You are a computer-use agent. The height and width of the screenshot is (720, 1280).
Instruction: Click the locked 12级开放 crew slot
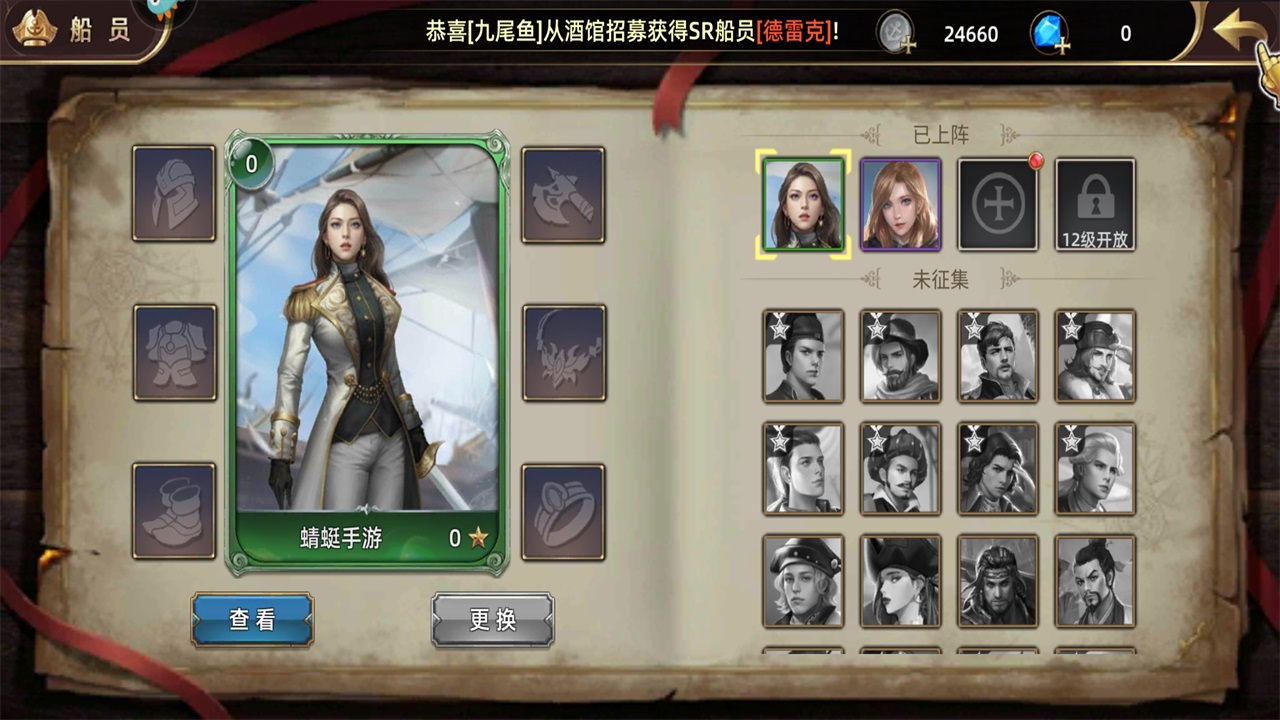coord(1094,203)
